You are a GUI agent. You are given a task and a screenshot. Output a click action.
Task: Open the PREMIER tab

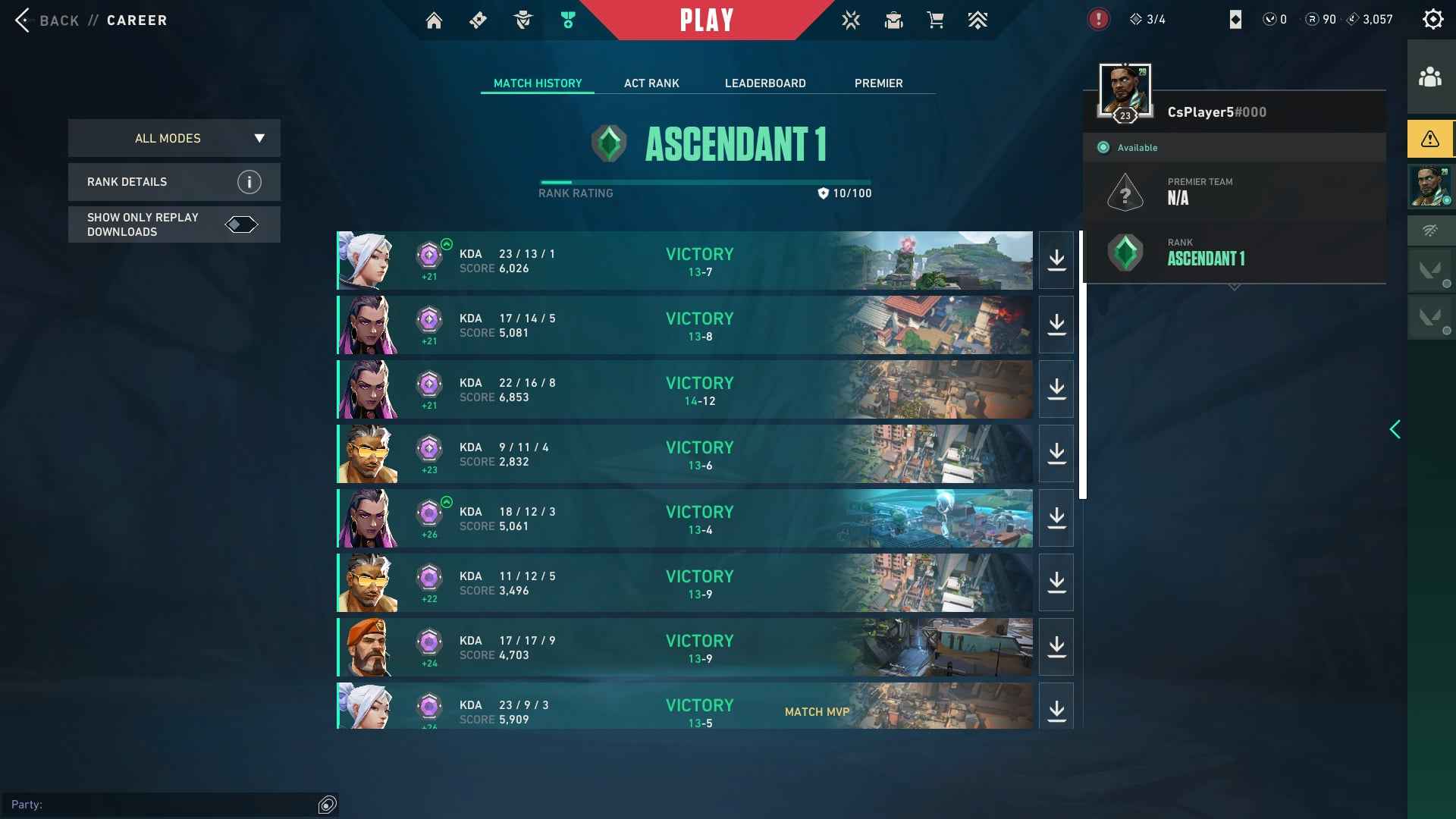(x=878, y=83)
